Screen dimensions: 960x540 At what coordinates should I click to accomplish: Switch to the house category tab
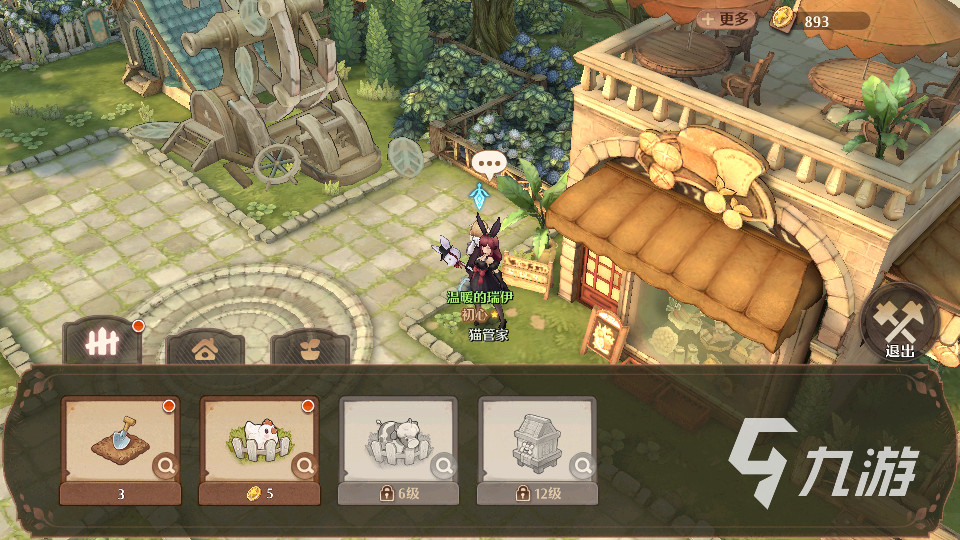click(x=205, y=349)
